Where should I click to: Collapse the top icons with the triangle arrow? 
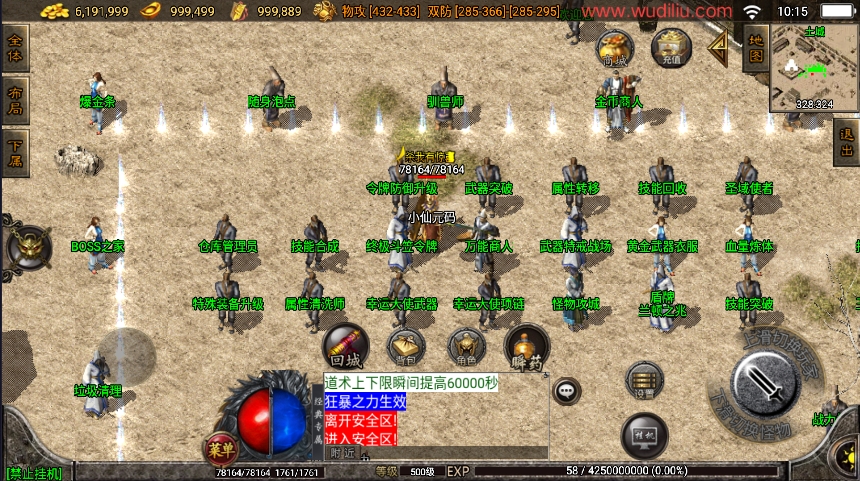[x=717, y=45]
